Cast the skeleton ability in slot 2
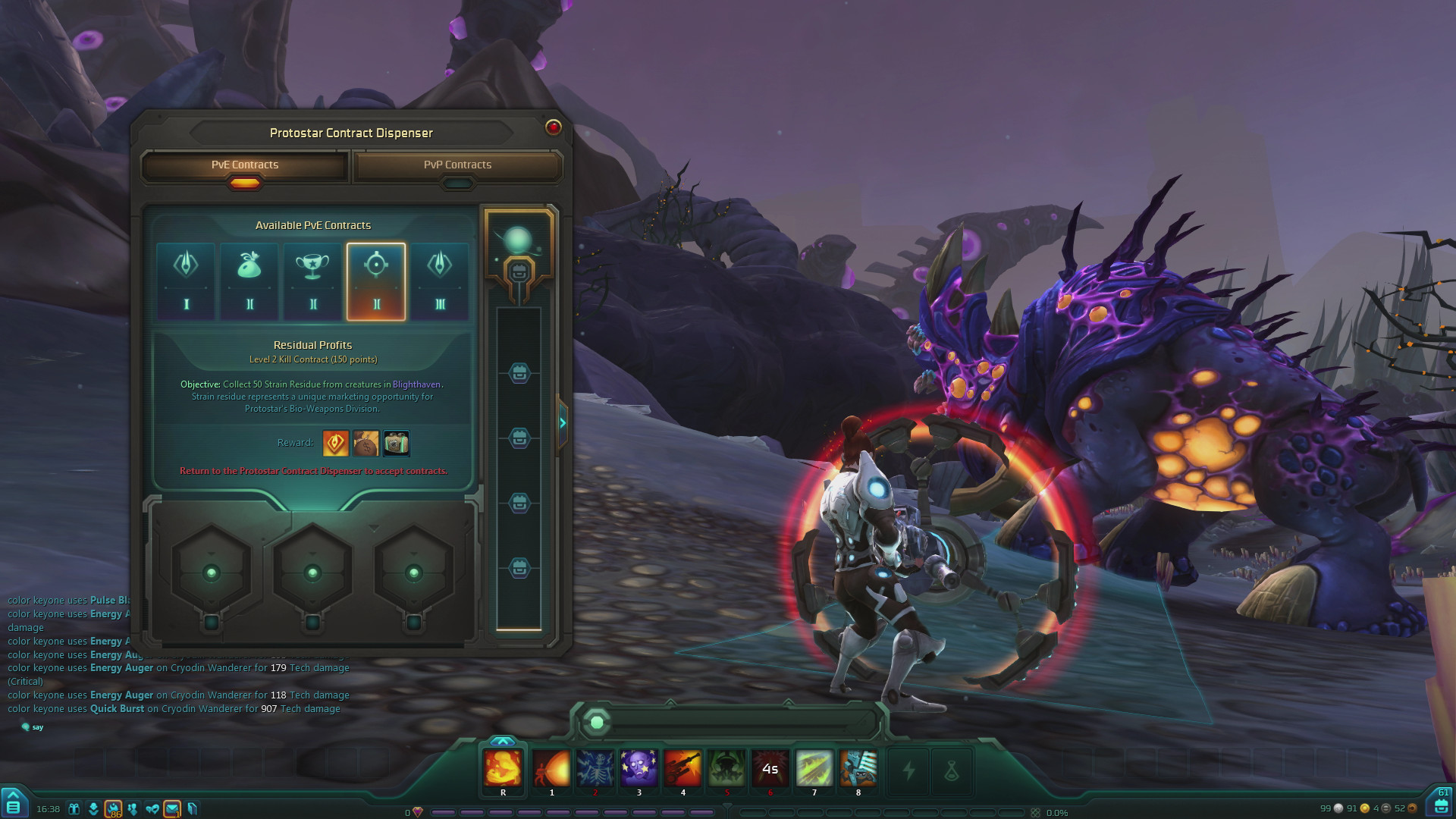This screenshot has height=819, width=1456. click(595, 769)
